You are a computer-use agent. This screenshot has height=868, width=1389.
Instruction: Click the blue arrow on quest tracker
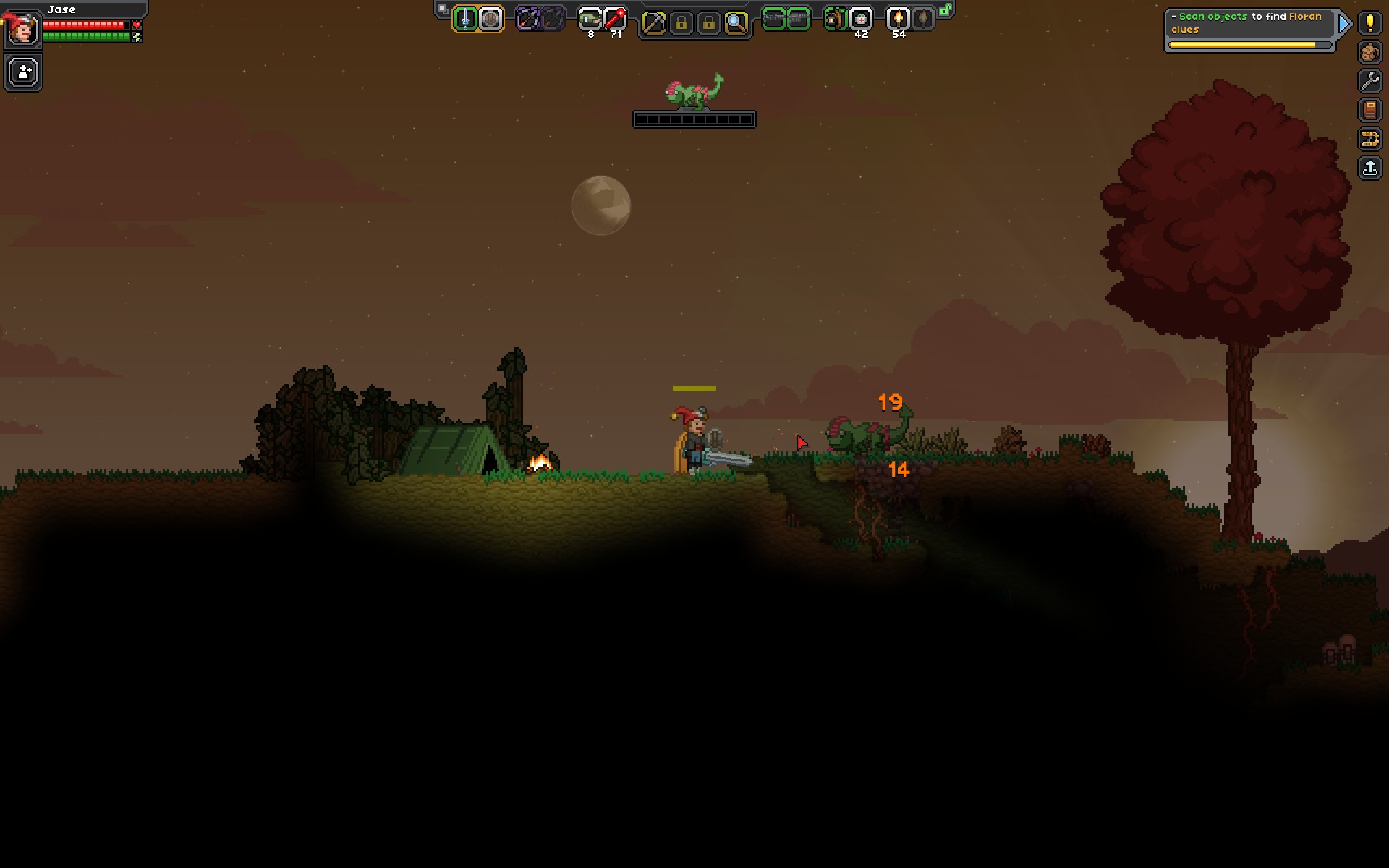point(1344,24)
